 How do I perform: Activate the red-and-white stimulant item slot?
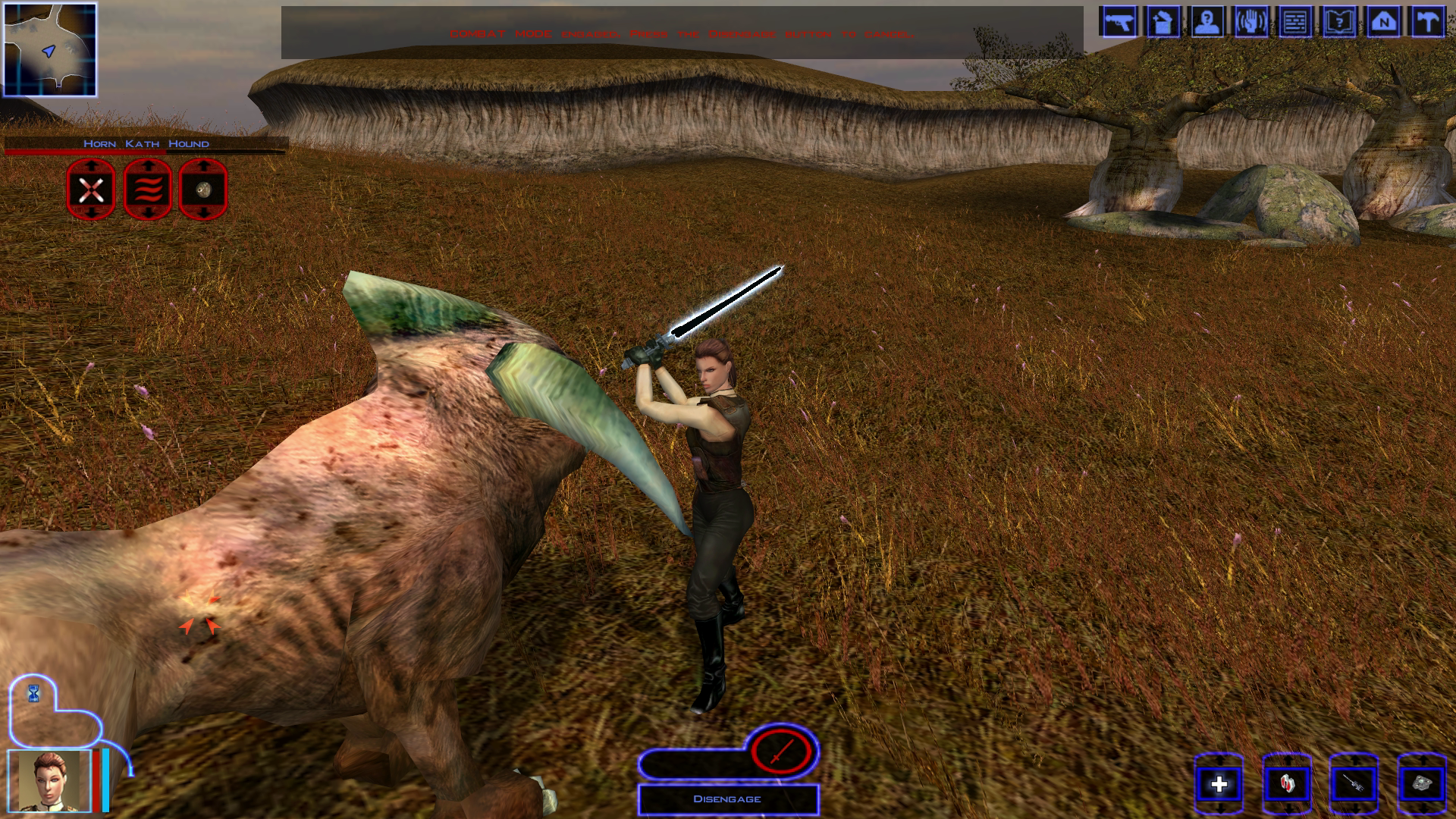pos(1287,784)
